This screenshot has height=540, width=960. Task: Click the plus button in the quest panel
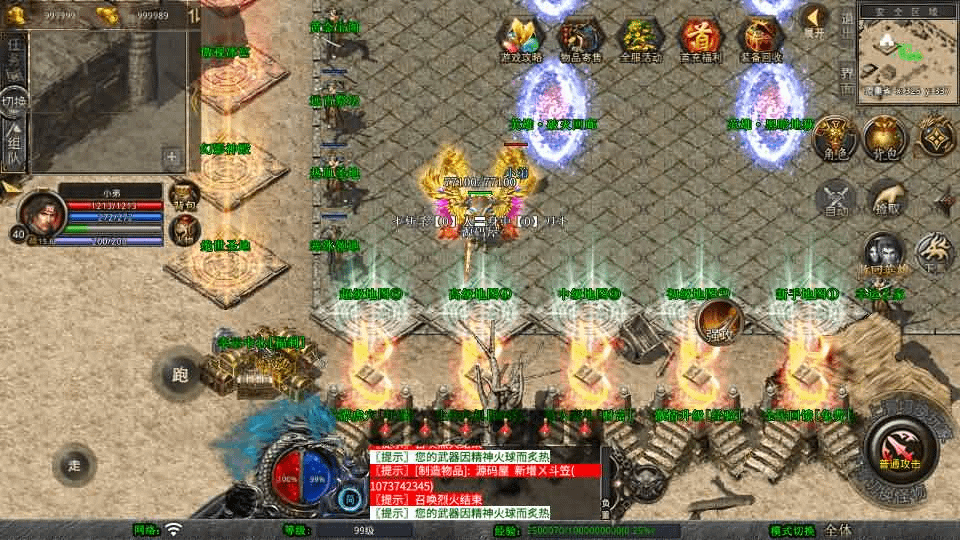click(x=172, y=156)
